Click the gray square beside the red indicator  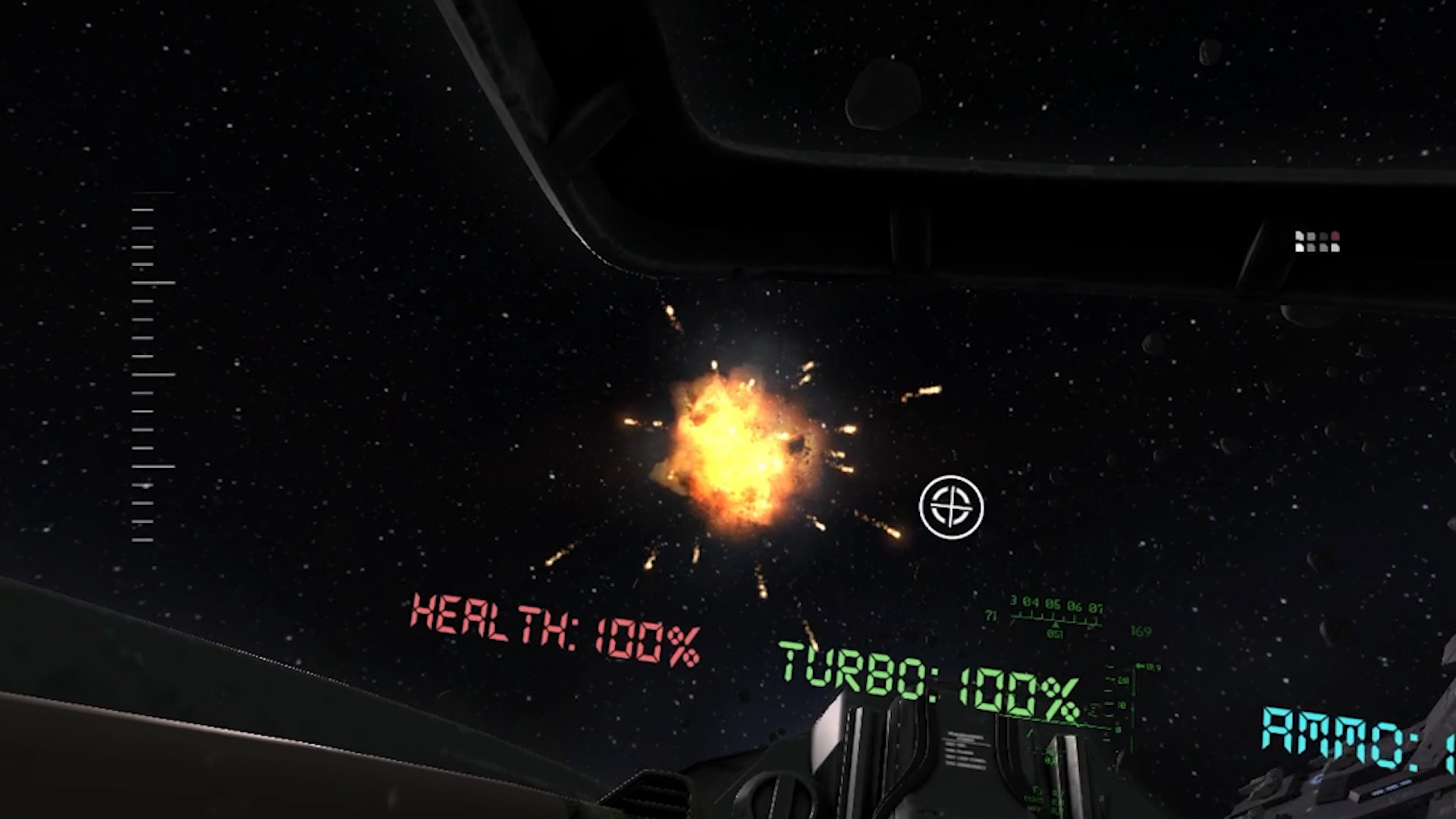1324,236
